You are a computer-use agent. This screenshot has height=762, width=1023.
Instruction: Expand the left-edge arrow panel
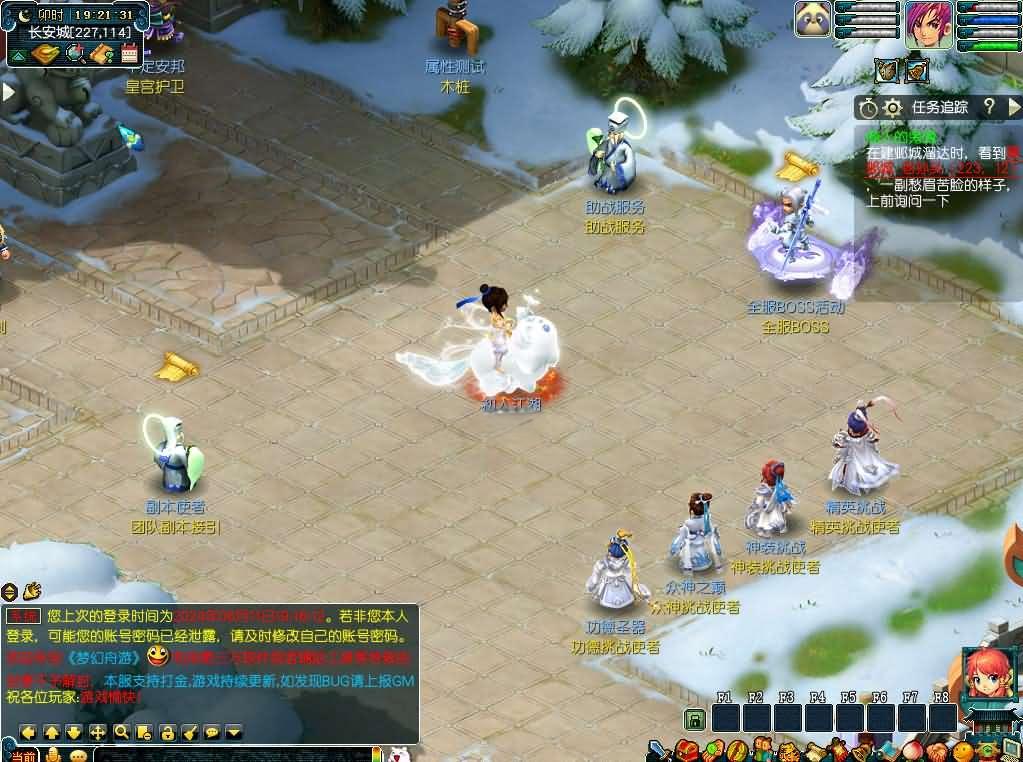point(8,92)
